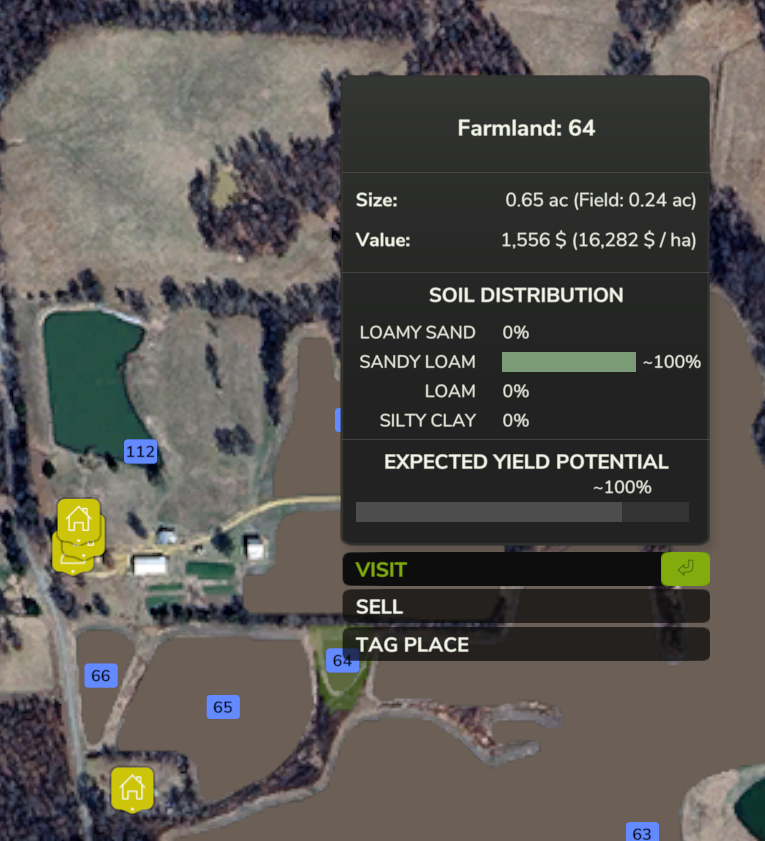The height and width of the screenshot is (841, 765).
Task: Choose the VISIT option
Action: [500, 570]
